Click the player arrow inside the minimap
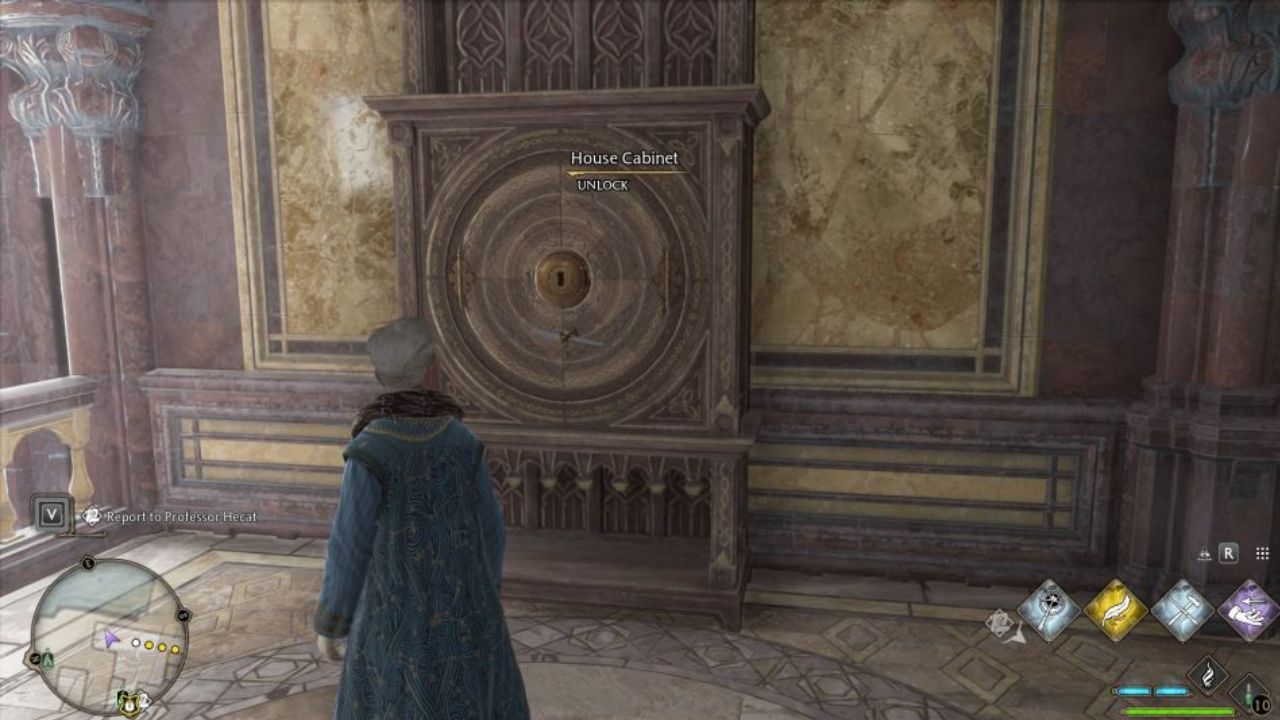Viewport: 1280px width, 720px height. [112, 640]
